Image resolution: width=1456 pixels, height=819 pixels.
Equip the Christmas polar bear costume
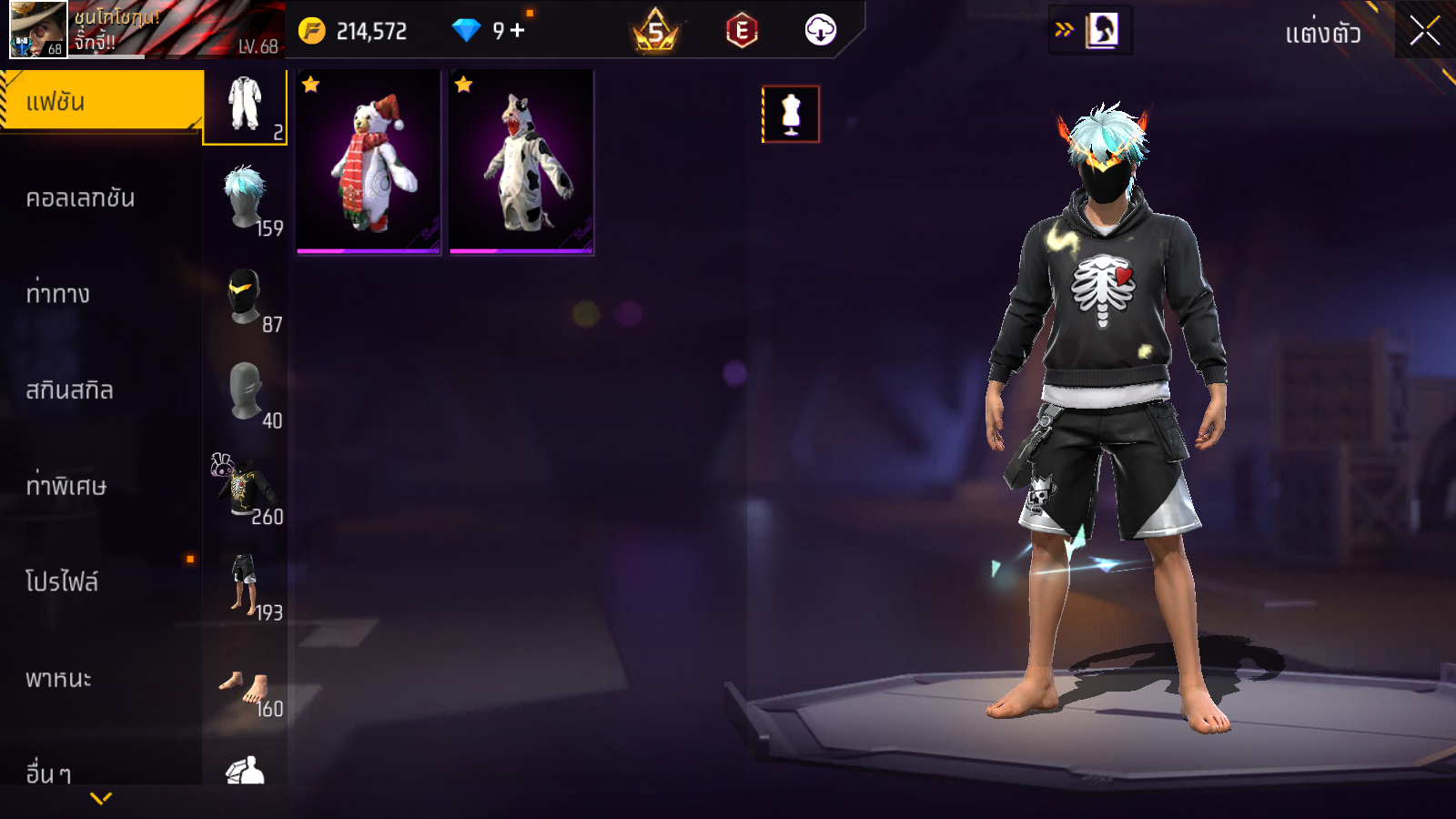click(369, 162)
